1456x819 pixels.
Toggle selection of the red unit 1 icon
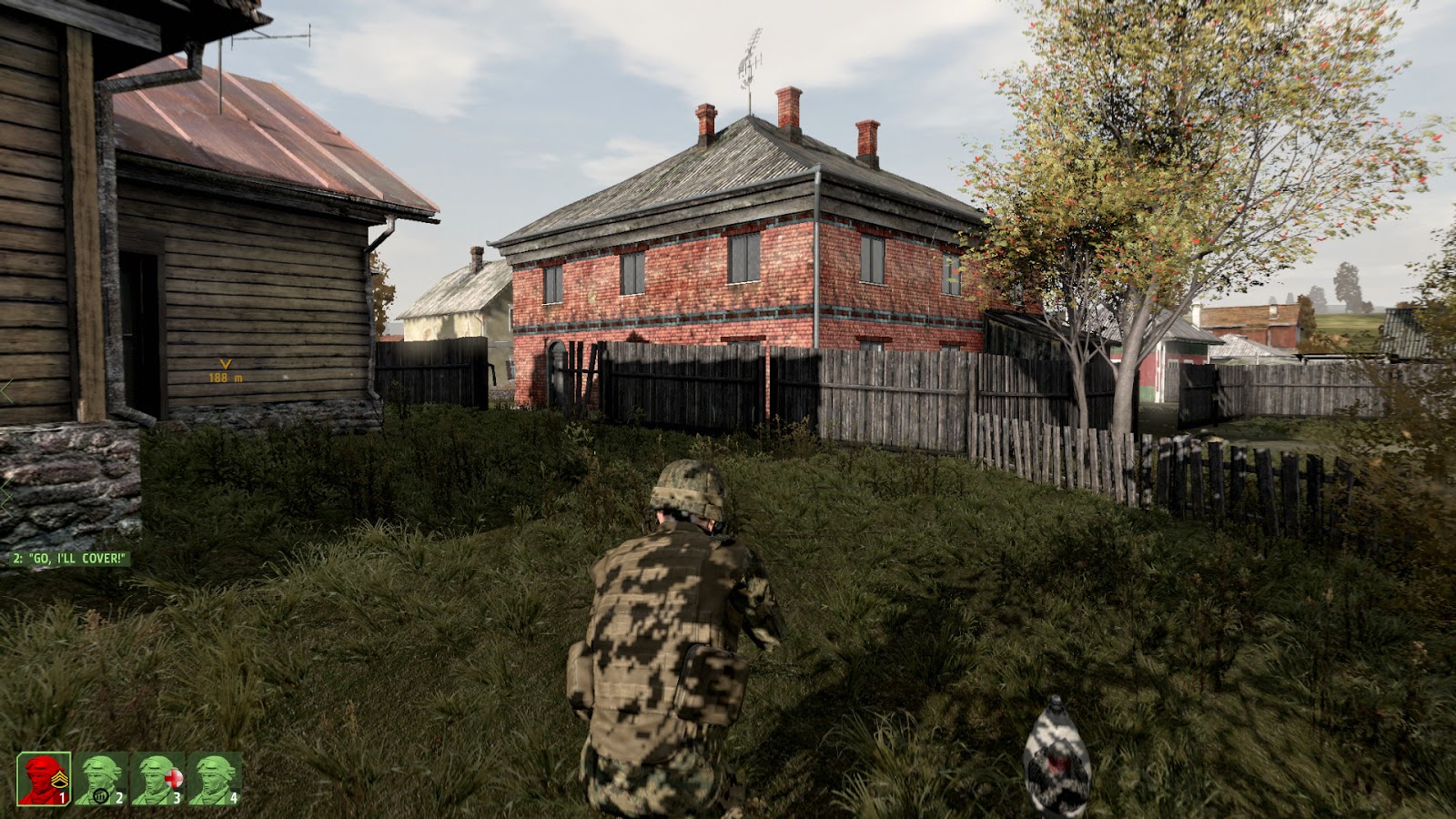tap(44, 779)
